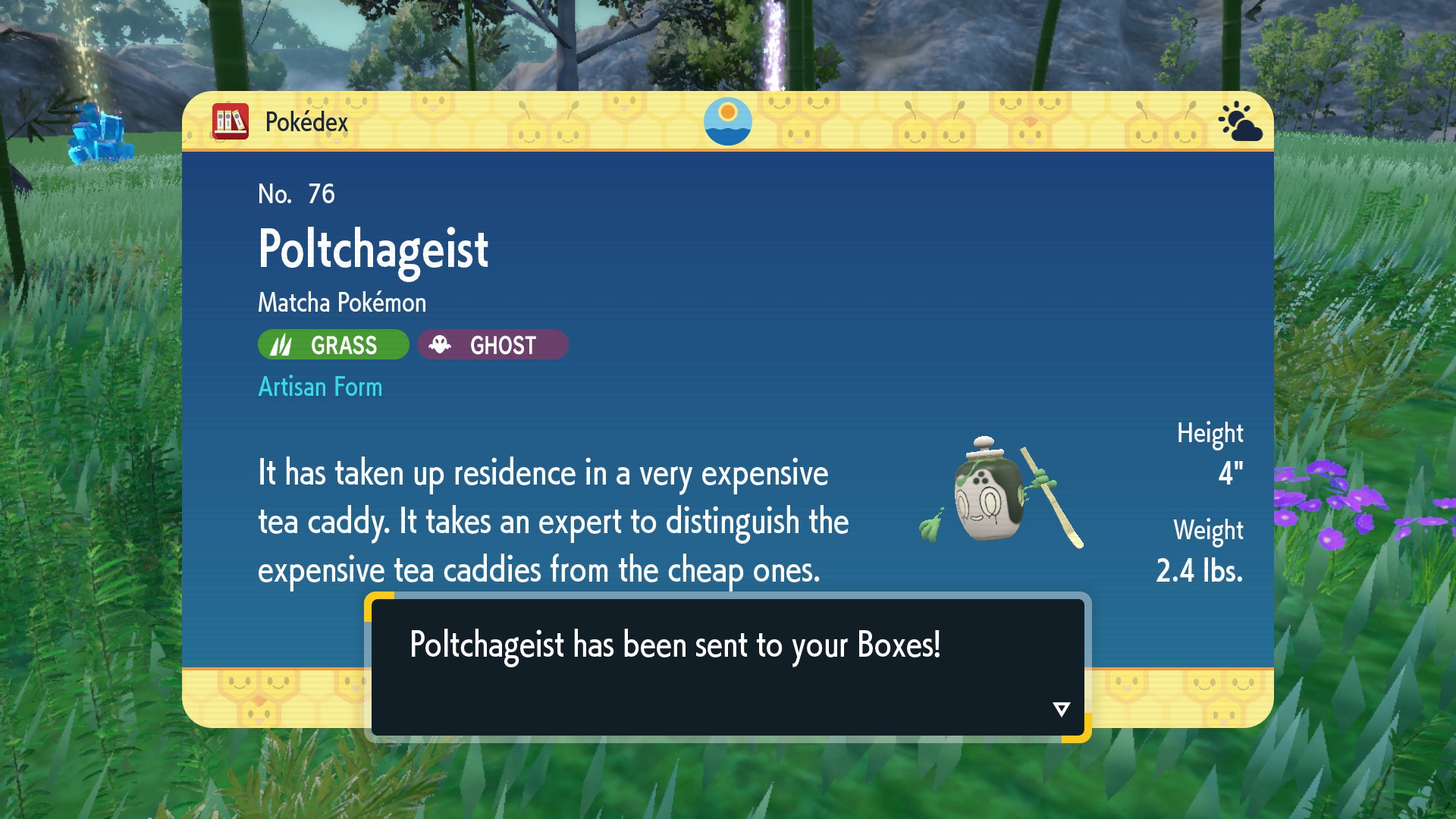This screenshot has height=819, width=1456.
Task: Advance dialog with the down arrow
Action: (1060, 709)
